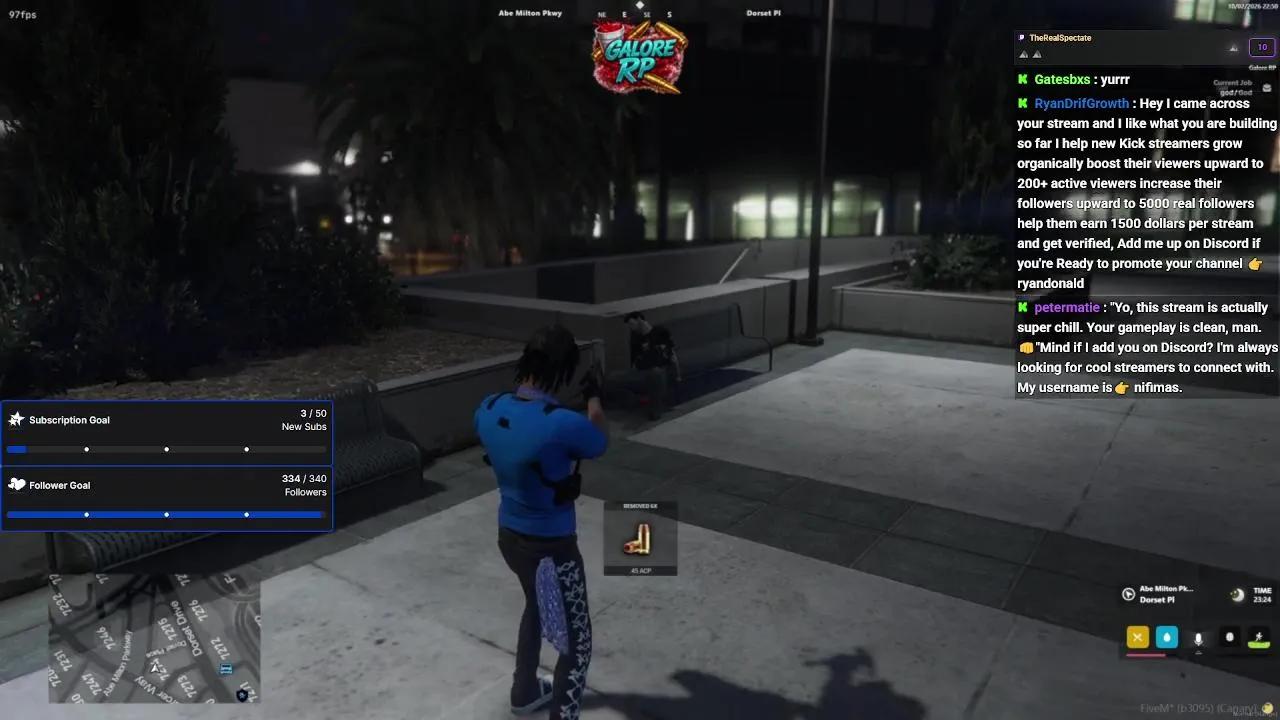Select the Galore RP logo

[639, 57]
